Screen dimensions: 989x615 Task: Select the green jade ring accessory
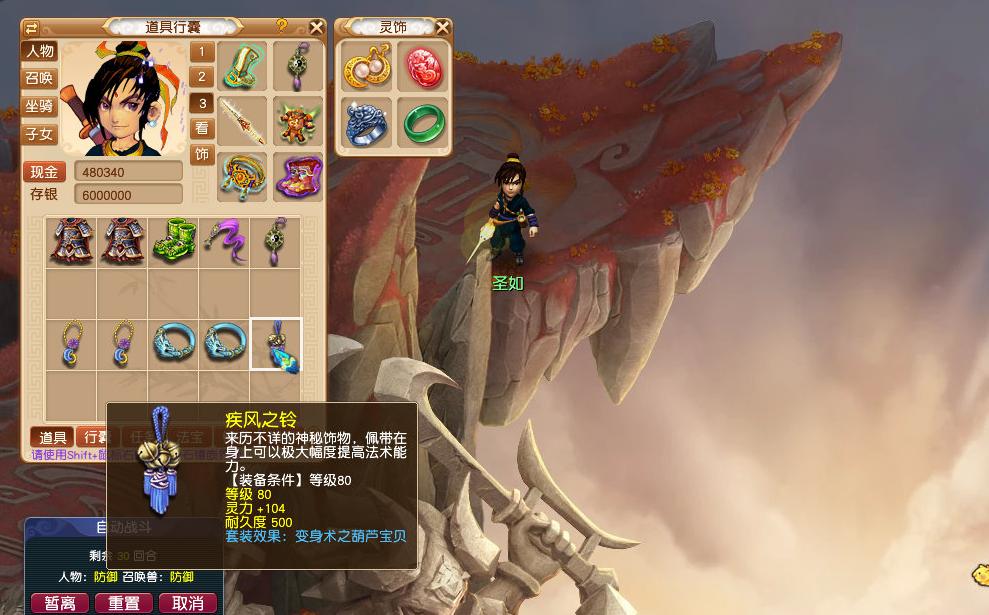click(422, 123)
